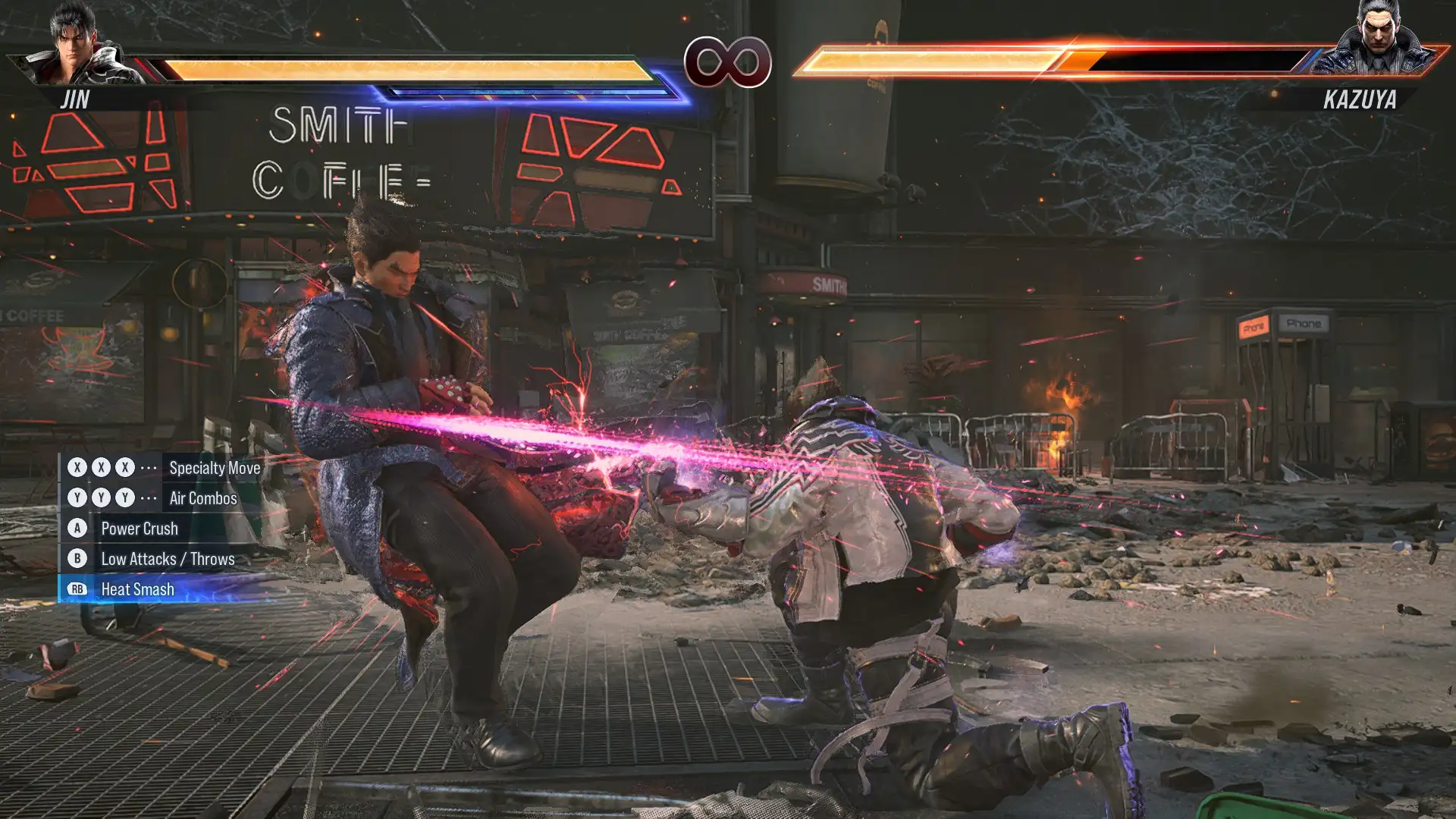
Task: Activate the highlighted Heat Smash entry
Action: (137, 589)
